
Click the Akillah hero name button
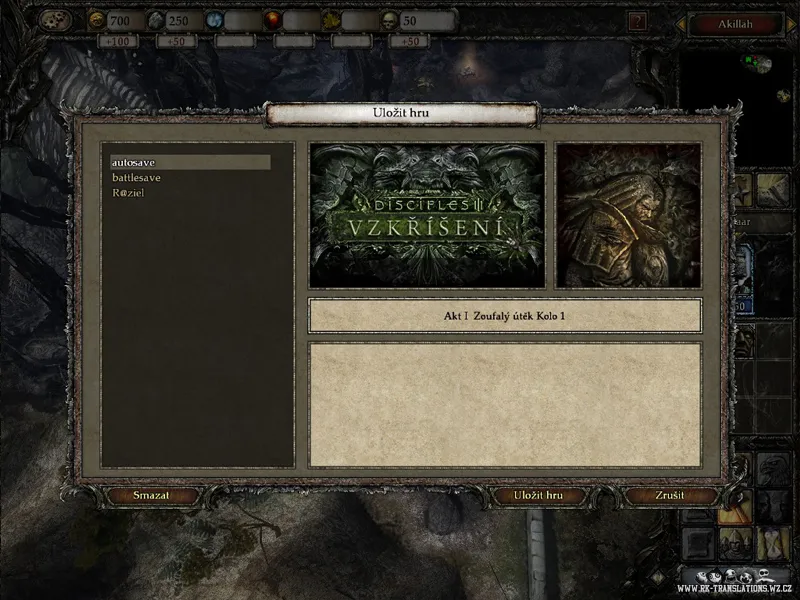[735, 23]
